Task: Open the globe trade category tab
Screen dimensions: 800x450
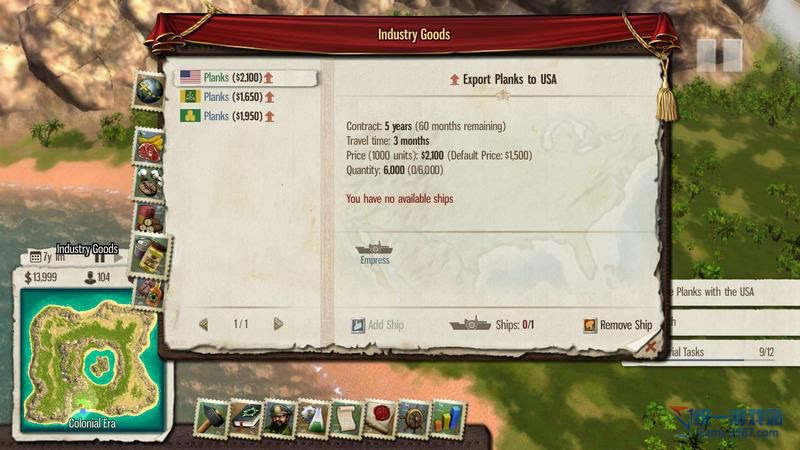Action: [x=149, y=88]
